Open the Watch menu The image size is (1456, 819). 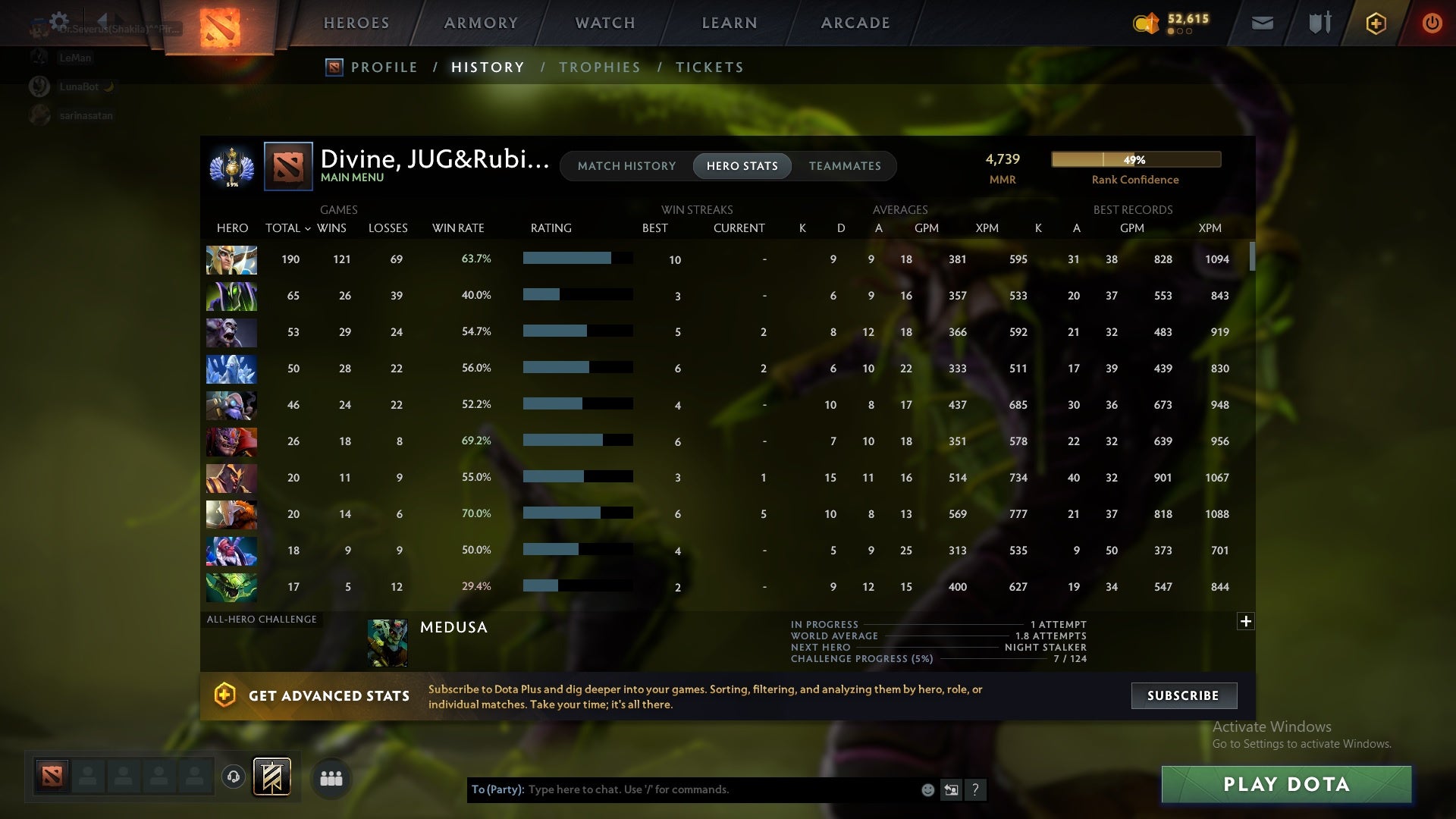pos(604,23)
